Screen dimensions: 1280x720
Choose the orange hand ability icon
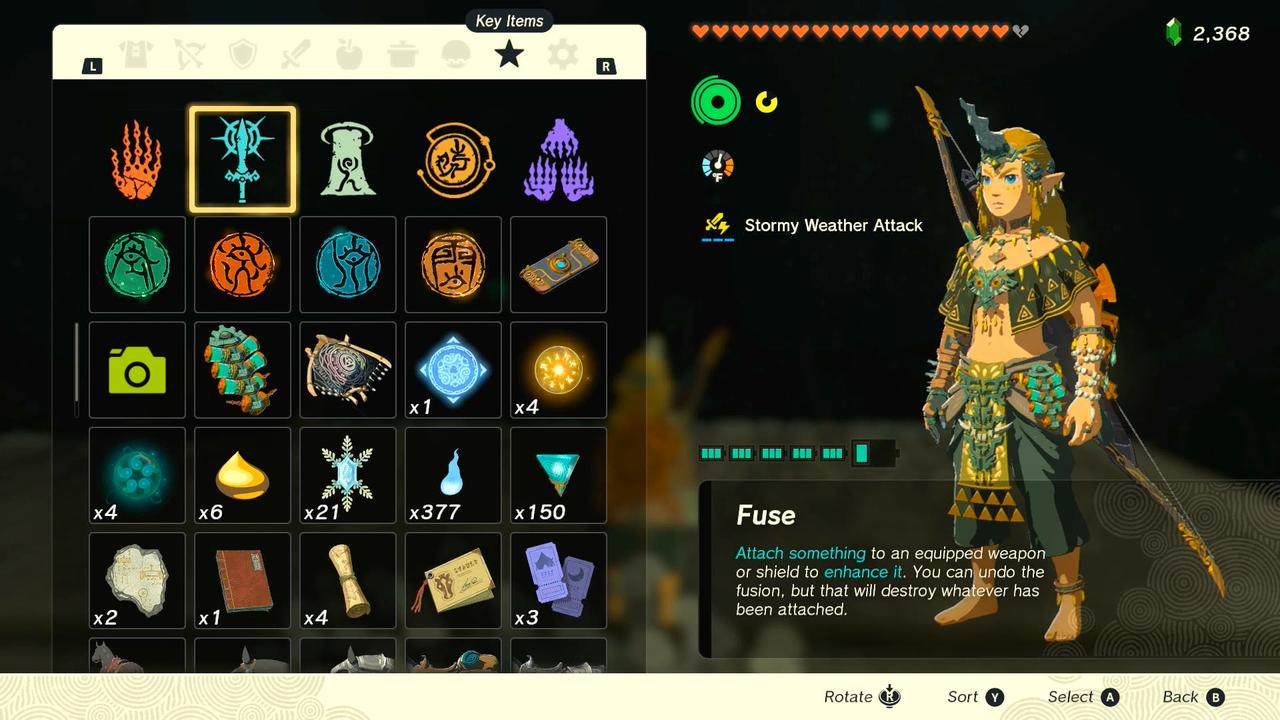tap(137, 160)
